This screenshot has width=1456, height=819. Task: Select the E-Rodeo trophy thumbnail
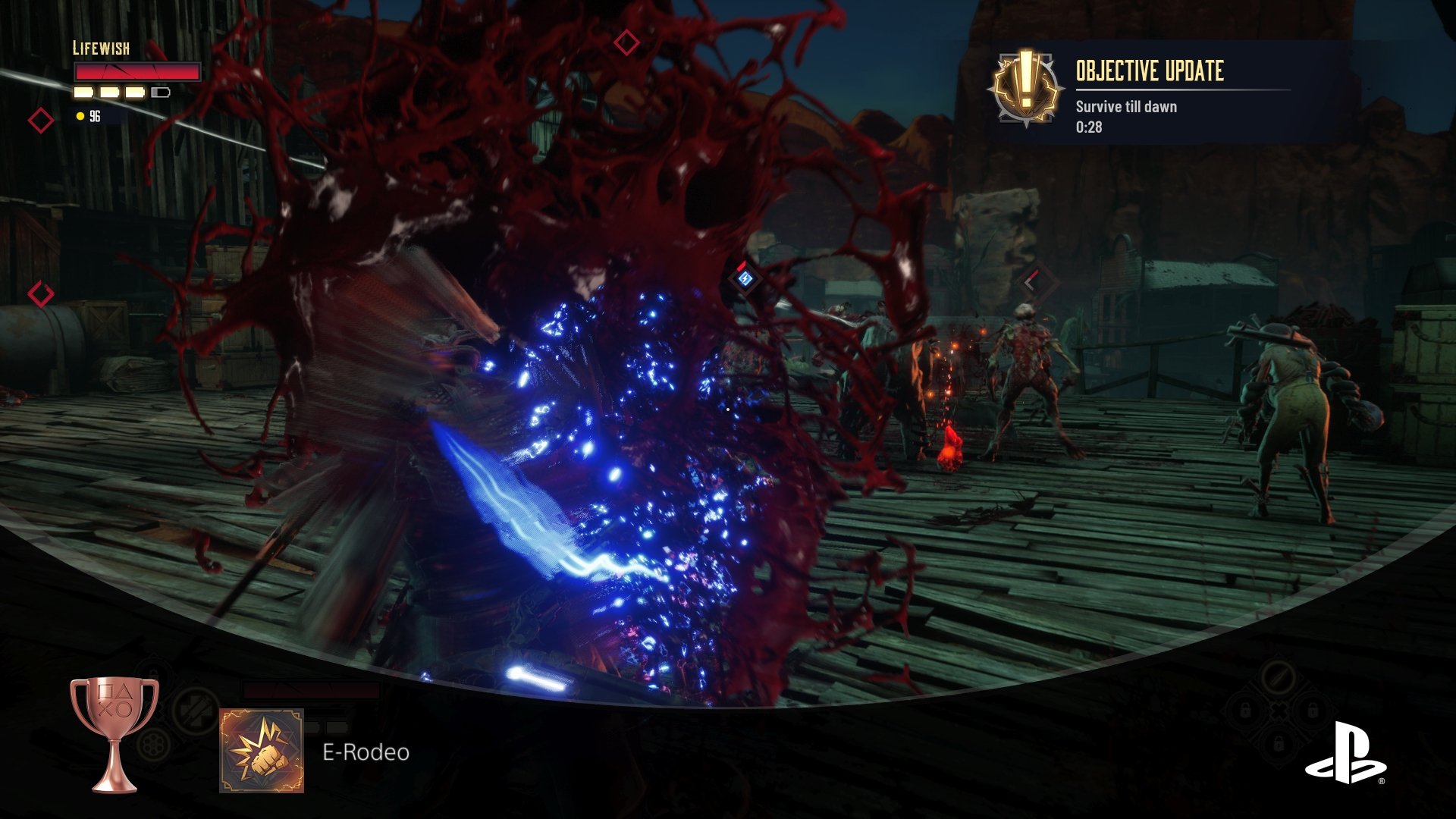(262, 751)
